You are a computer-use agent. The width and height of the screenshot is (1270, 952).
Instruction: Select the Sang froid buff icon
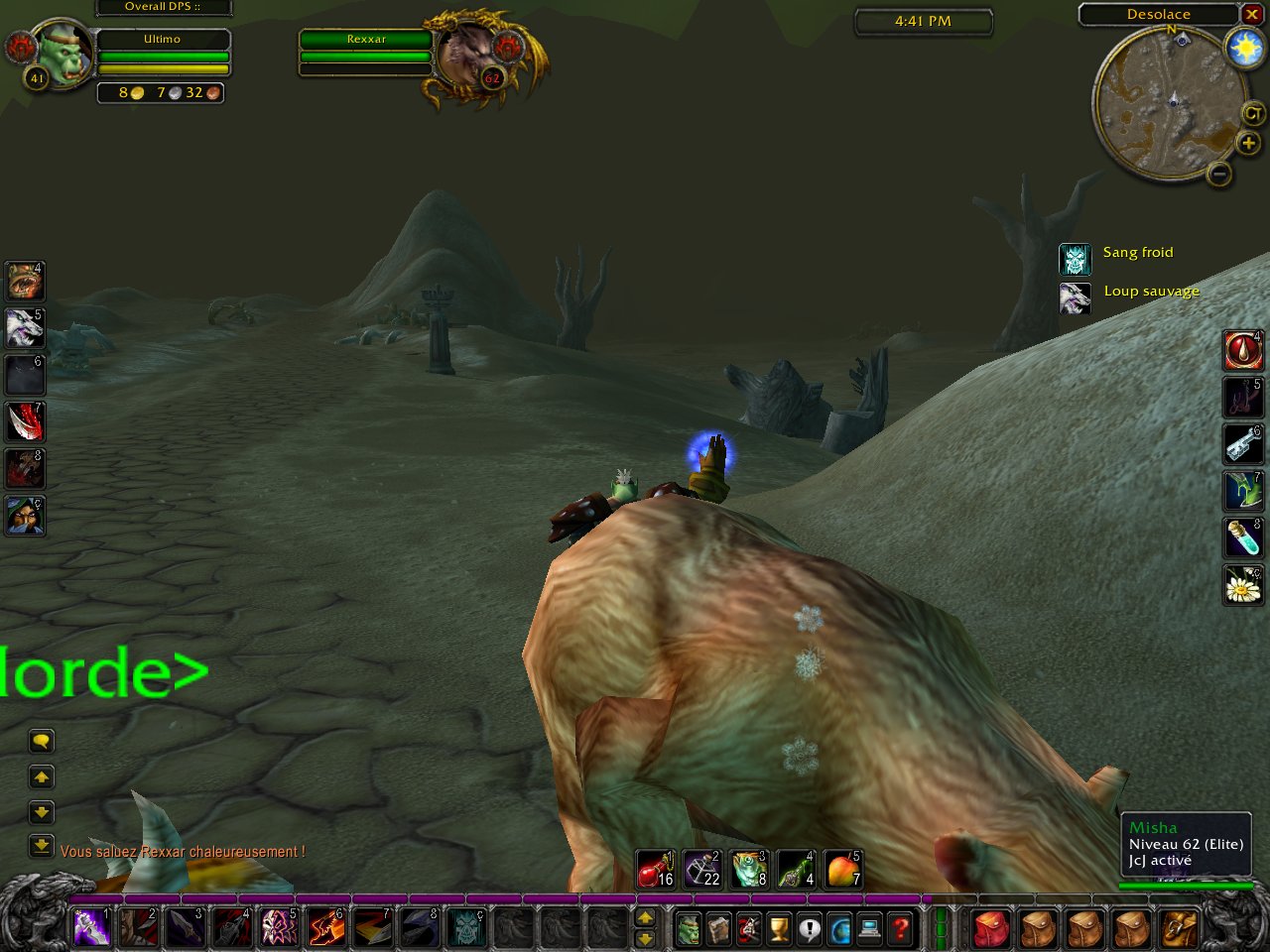pos(1075,259)
